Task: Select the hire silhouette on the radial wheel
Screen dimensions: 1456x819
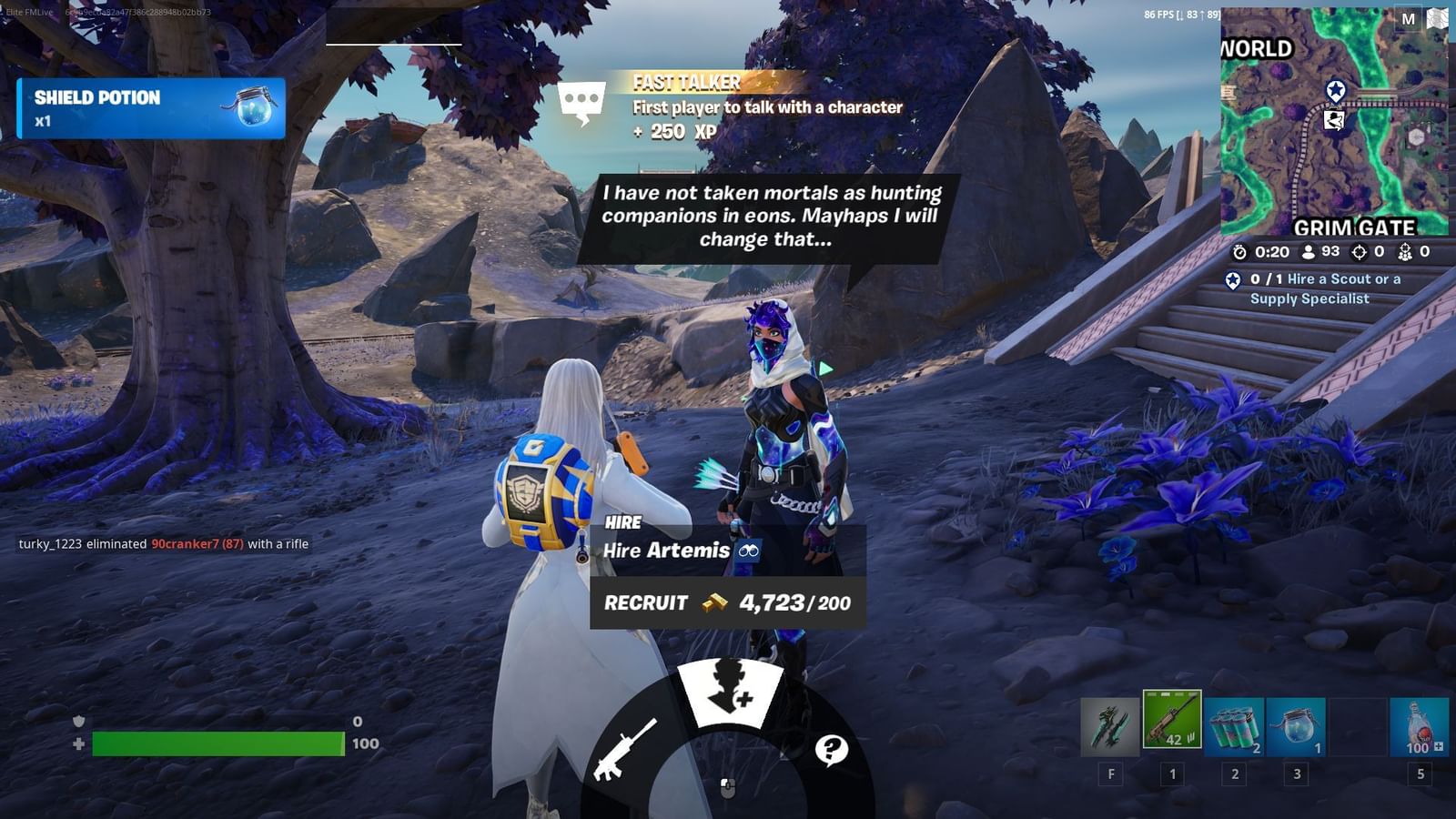Action: pos(728,685)
